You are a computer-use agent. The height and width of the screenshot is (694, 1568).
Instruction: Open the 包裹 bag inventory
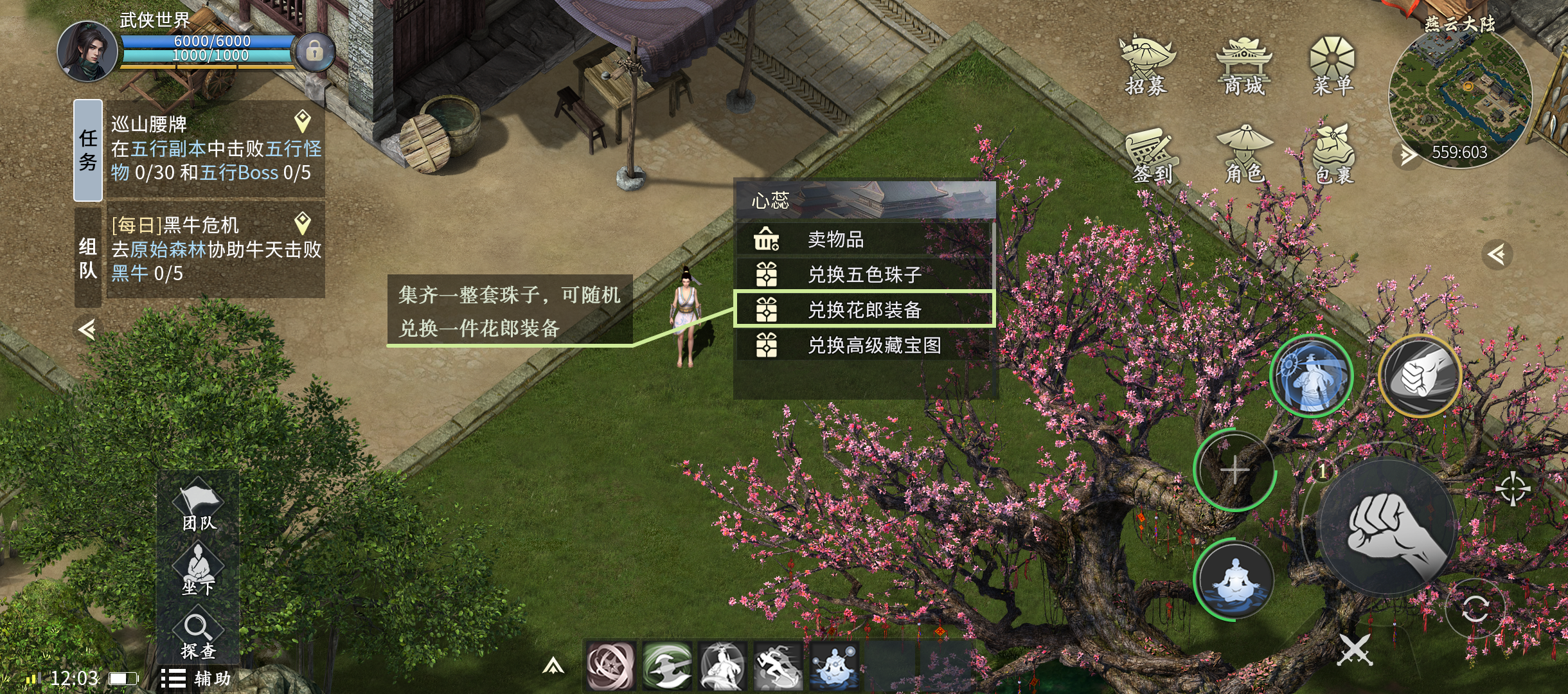[x=1334, y=154]
